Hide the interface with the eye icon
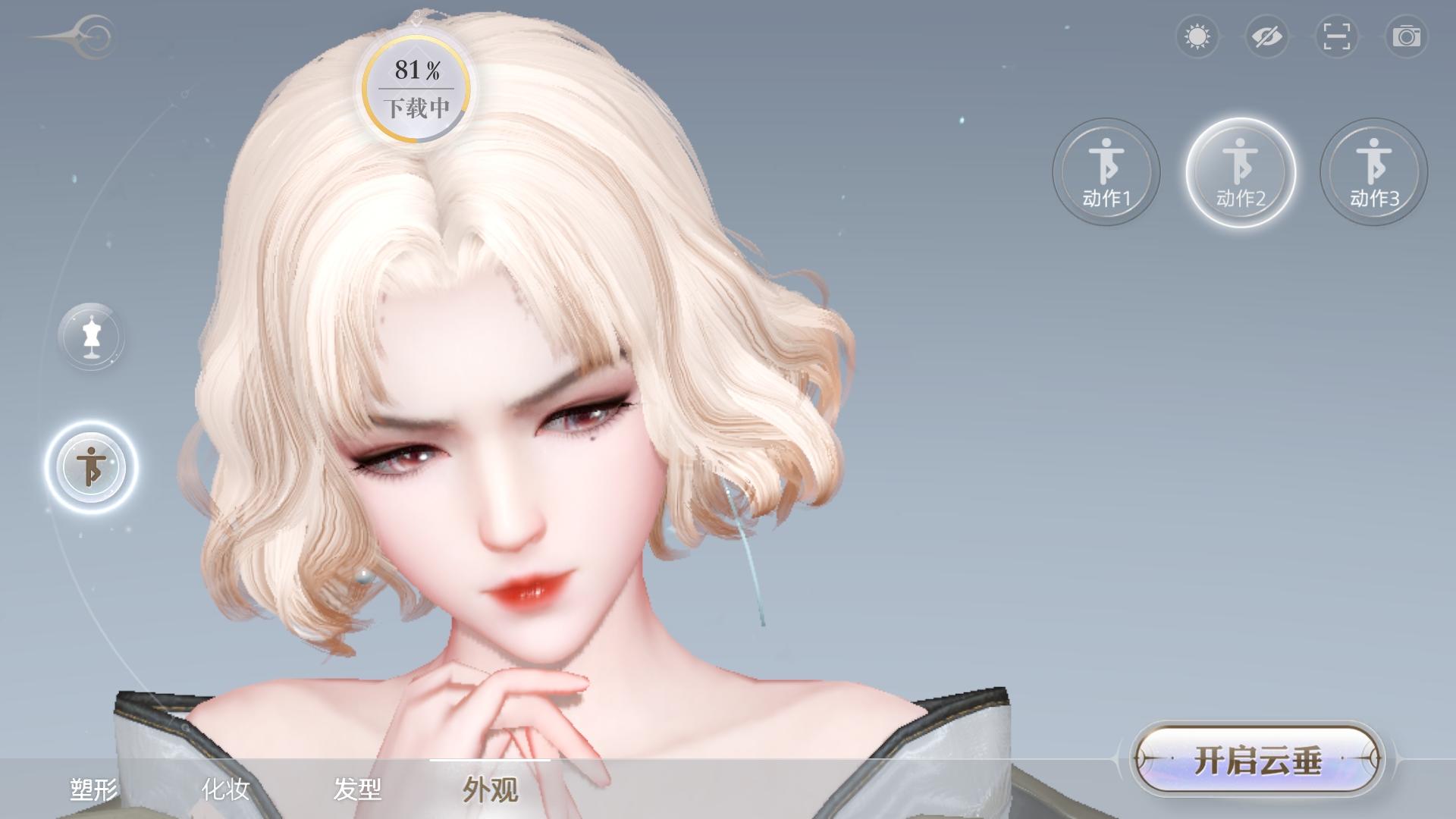1456x819 pixels. pos(1268,36)
